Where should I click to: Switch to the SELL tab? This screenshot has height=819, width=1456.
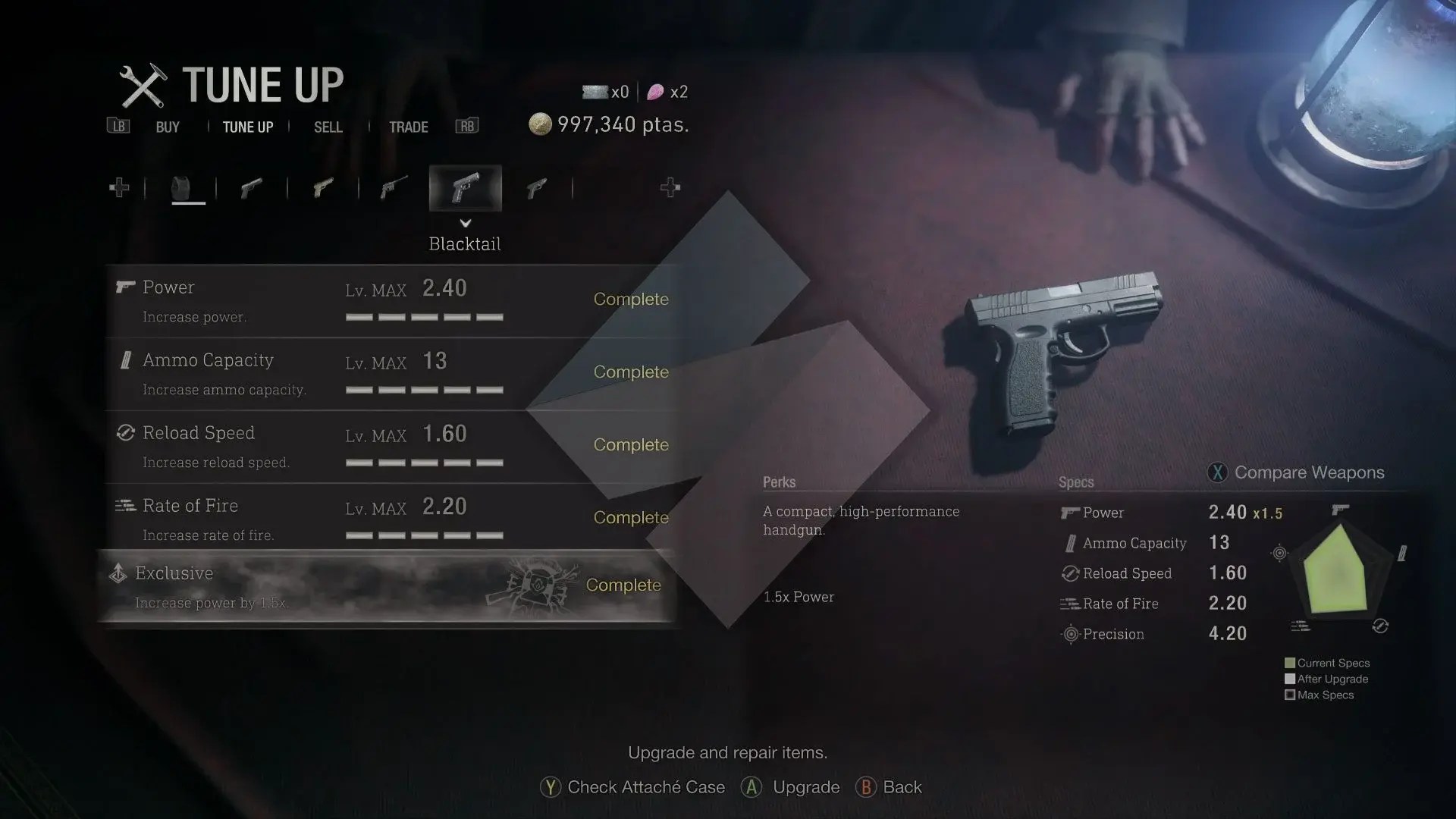tap(328, 127)
